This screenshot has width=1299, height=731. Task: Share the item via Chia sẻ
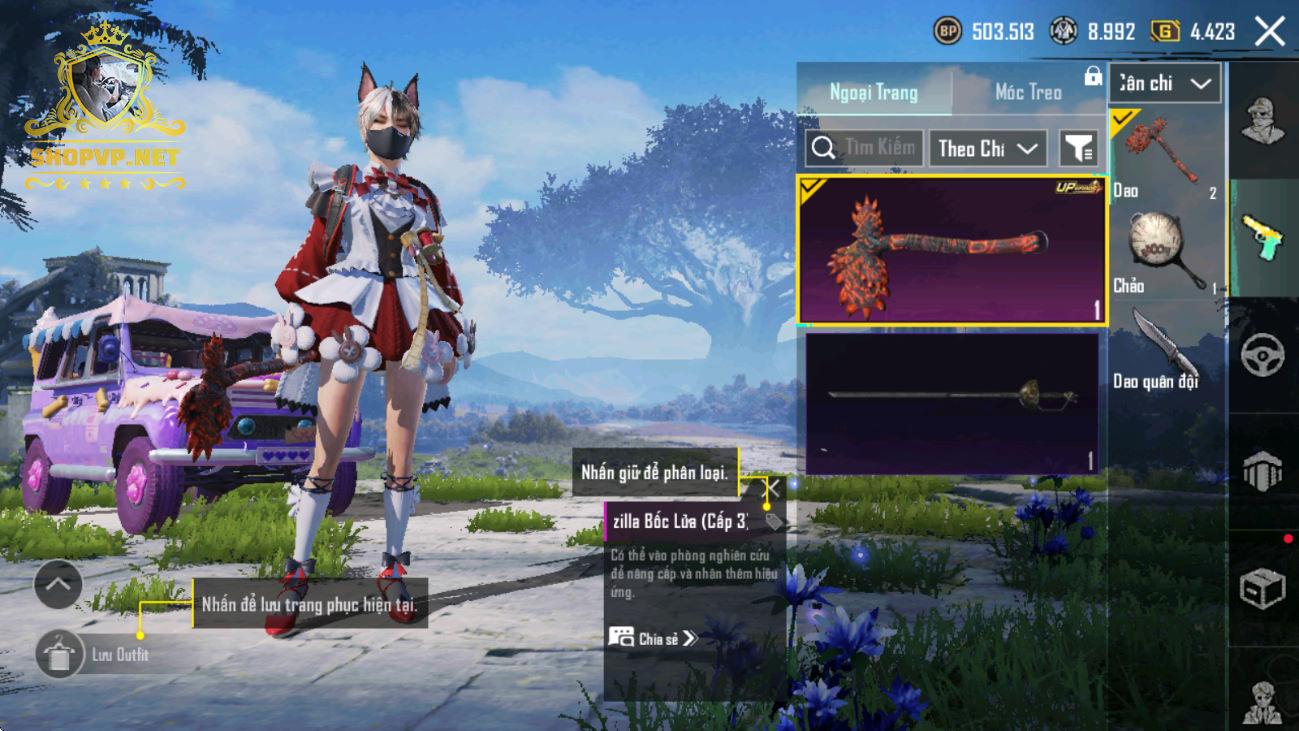(x=654, y=638)
